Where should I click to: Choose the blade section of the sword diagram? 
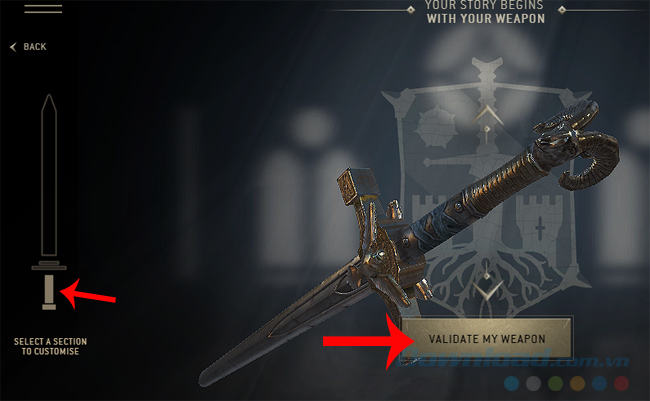click(48, 175)
